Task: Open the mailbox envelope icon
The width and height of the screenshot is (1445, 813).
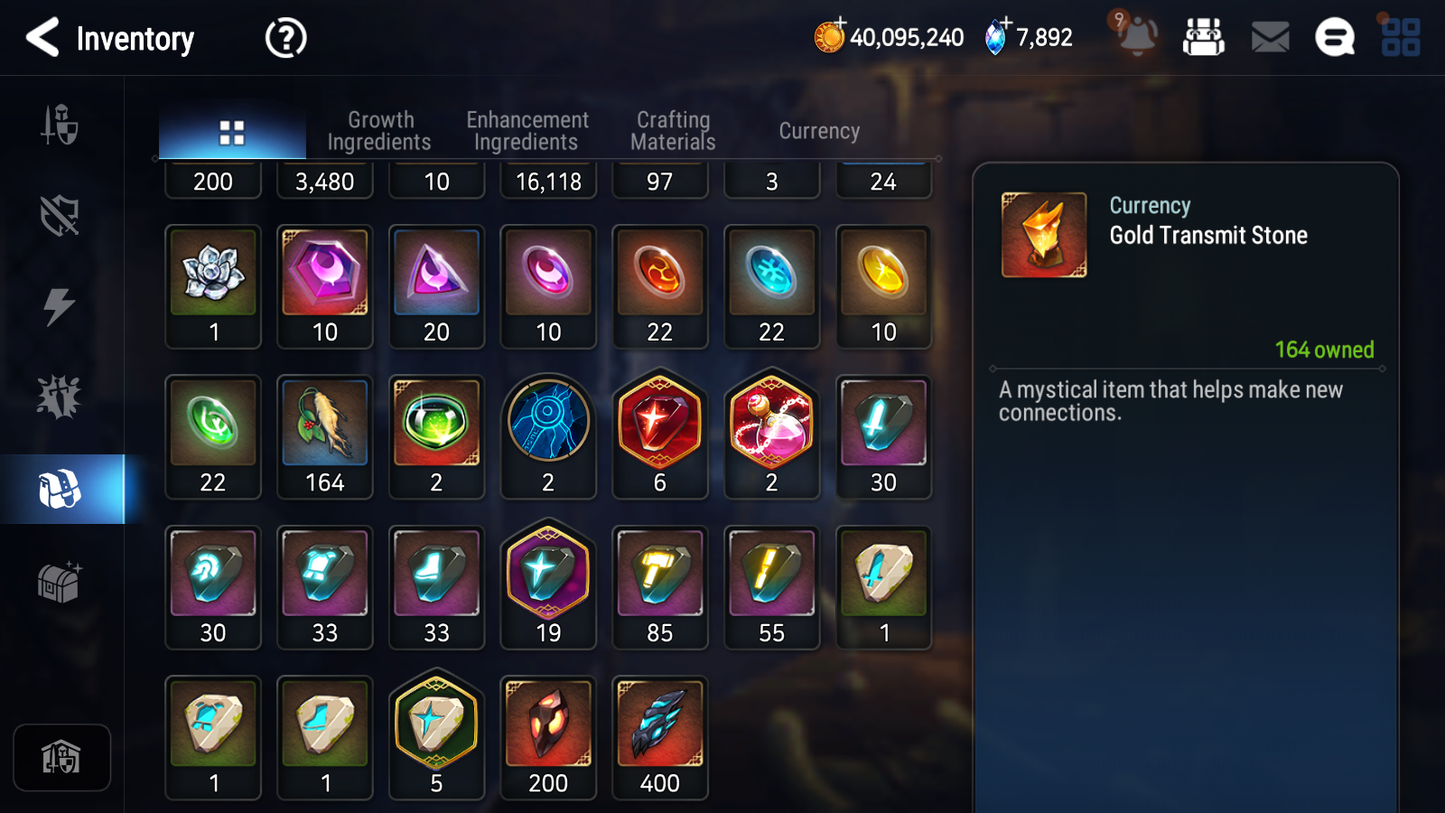Action: click(1269, 36)
